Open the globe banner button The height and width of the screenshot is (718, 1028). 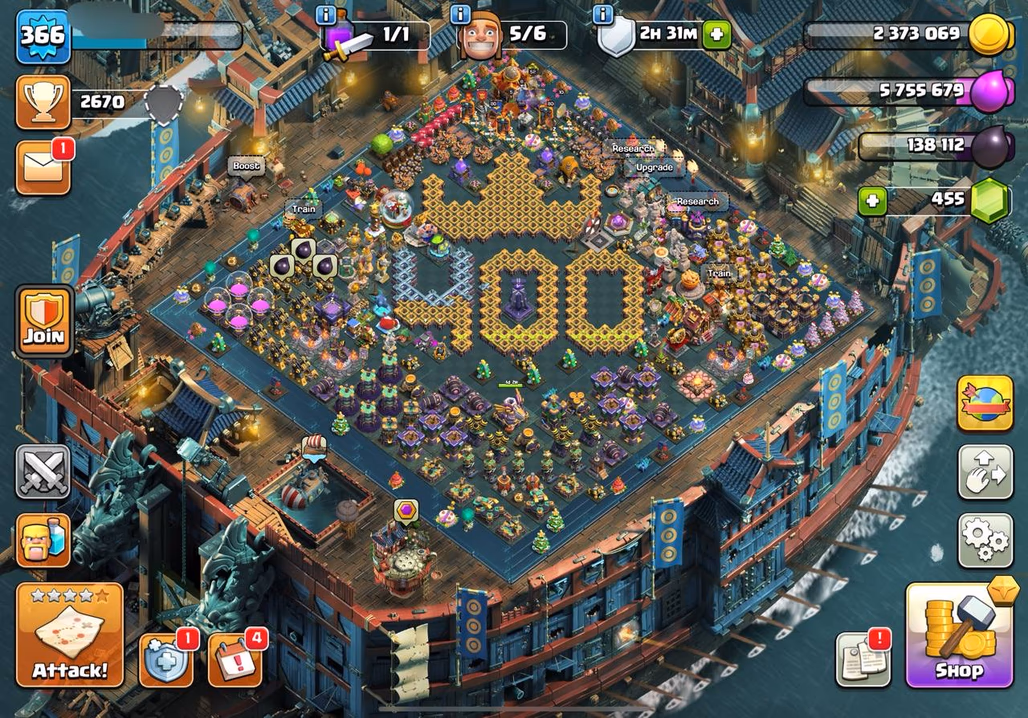985,403
